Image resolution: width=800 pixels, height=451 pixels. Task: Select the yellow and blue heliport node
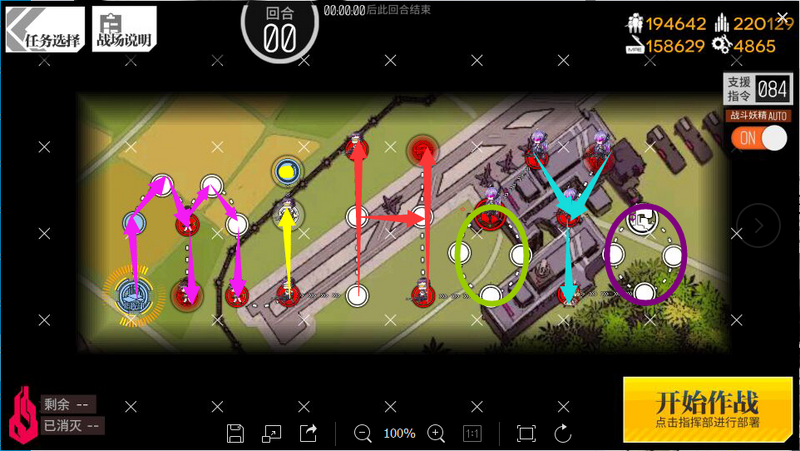[288, 169]
